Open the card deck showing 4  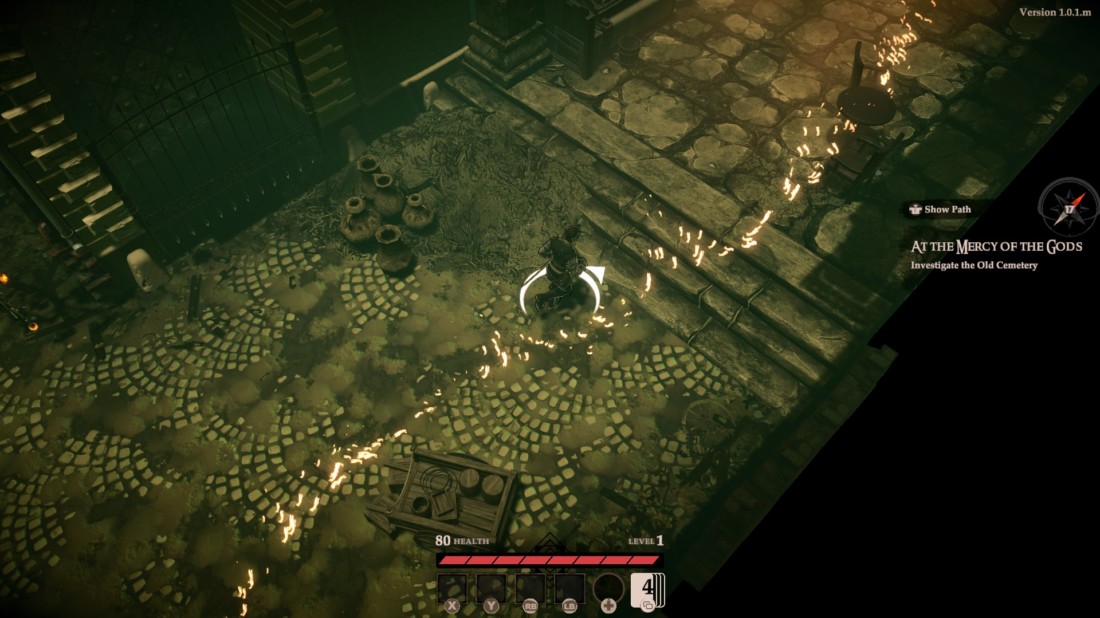pyautogui.click(x=646, y=587)
